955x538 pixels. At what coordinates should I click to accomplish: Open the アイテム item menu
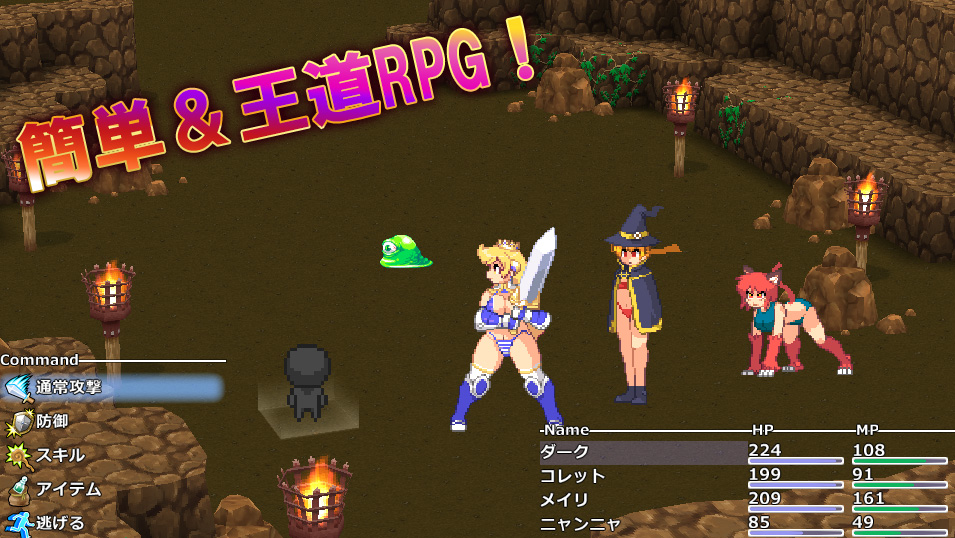[x=68, y=489]
